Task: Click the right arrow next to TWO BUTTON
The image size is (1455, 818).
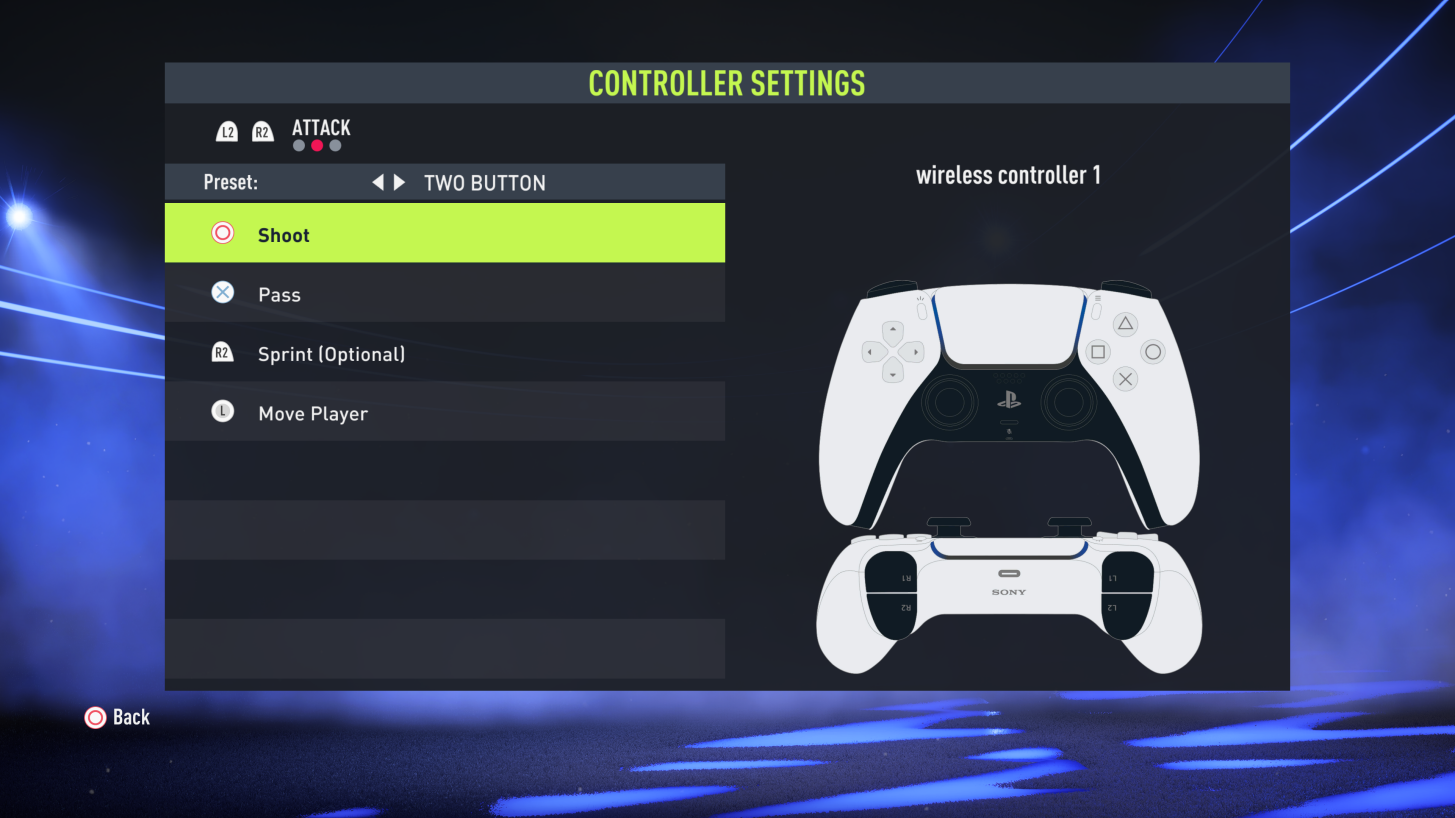Action: 398,182
